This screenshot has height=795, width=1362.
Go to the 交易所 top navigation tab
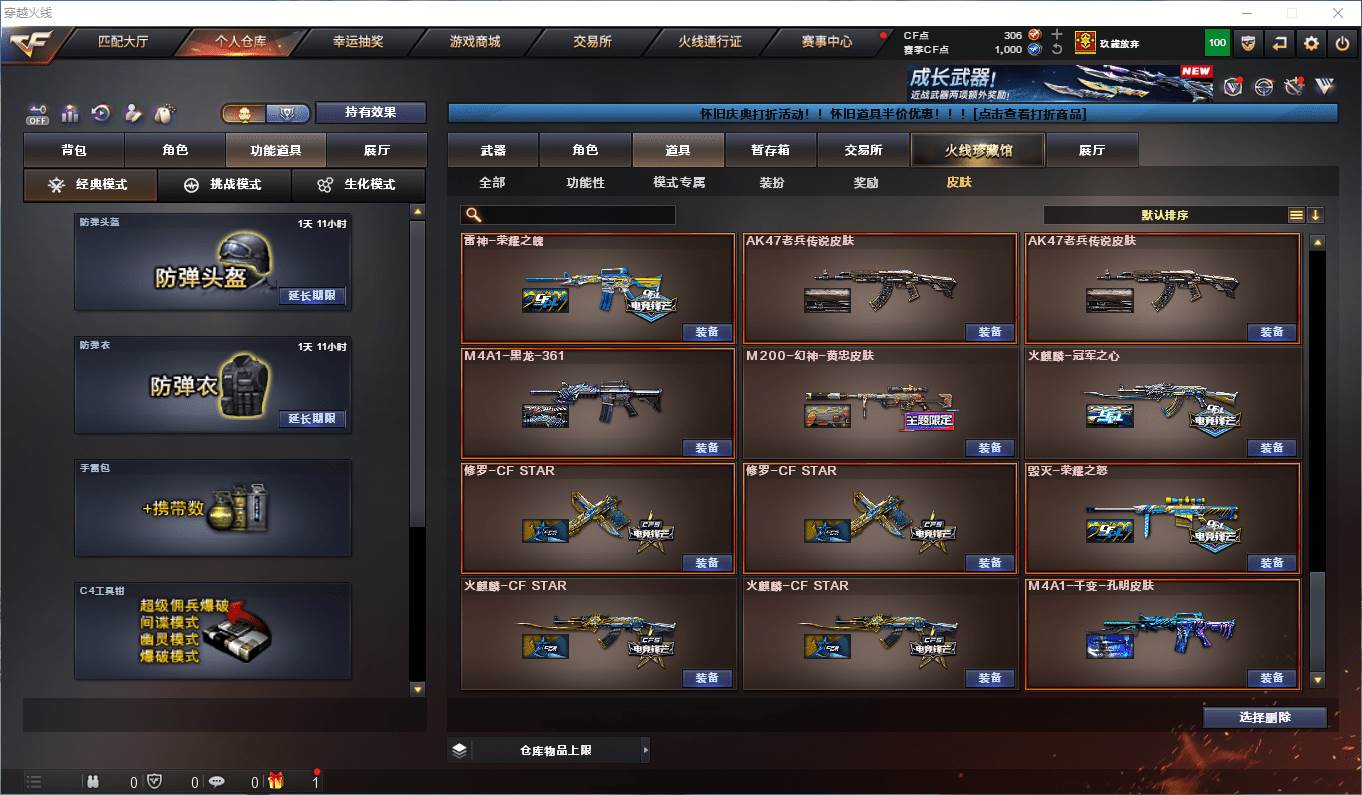coord(592,42)
